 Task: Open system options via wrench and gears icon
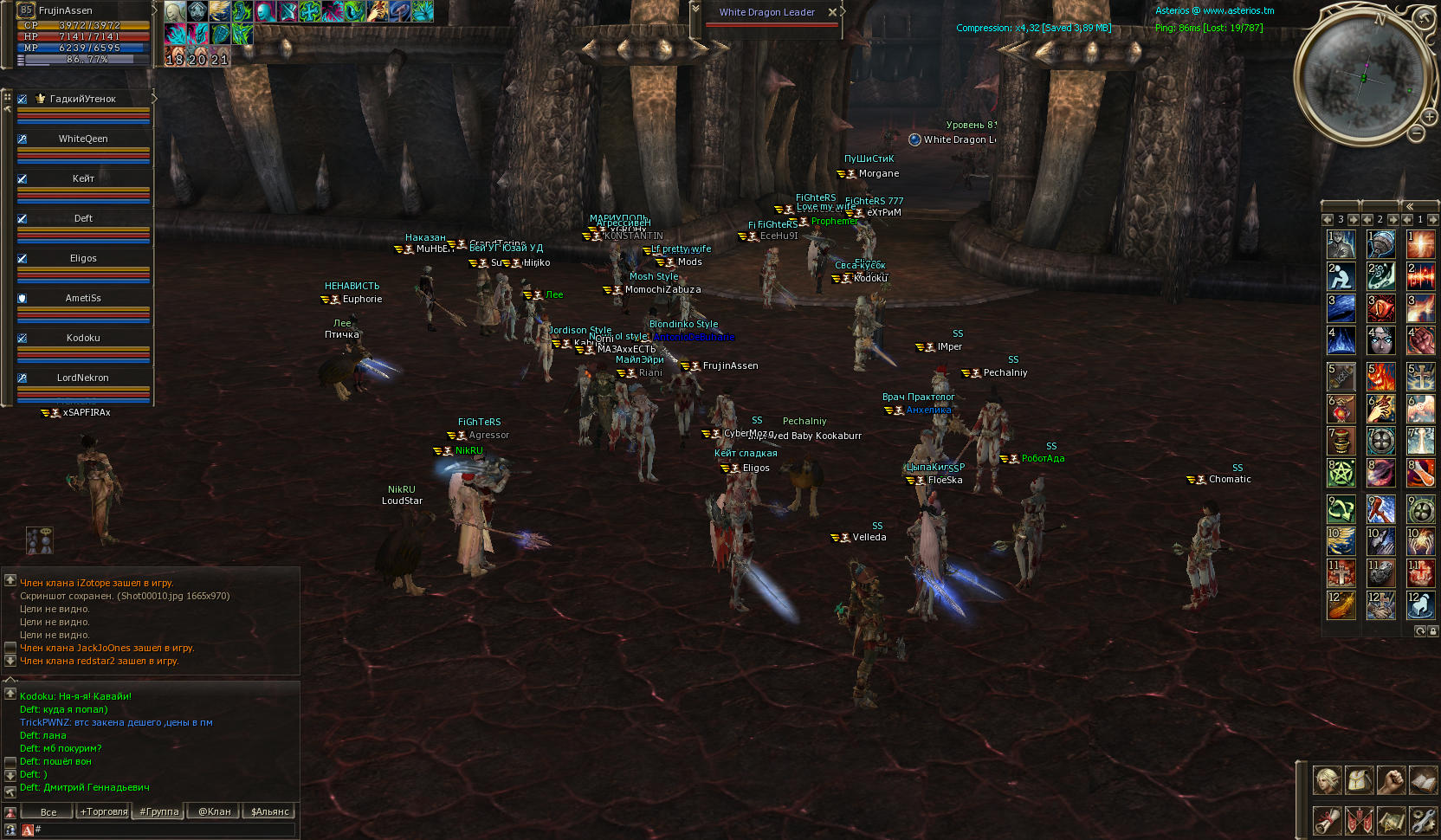tap(1423, 820)
